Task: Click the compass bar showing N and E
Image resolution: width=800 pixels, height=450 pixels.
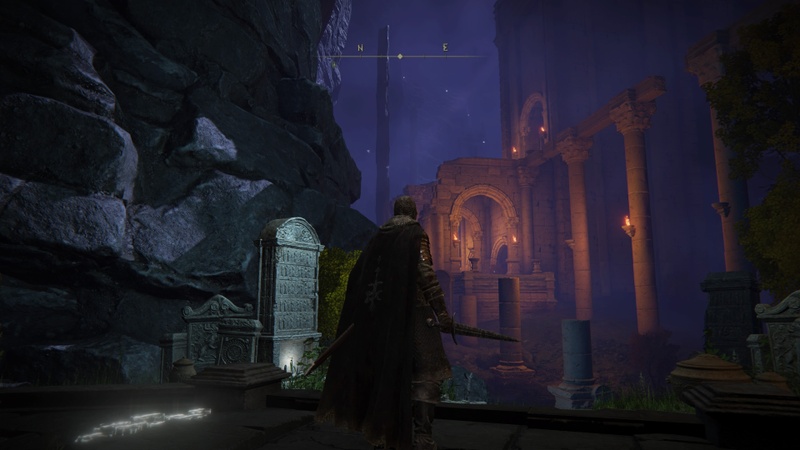Action: [x=400, y=56]
